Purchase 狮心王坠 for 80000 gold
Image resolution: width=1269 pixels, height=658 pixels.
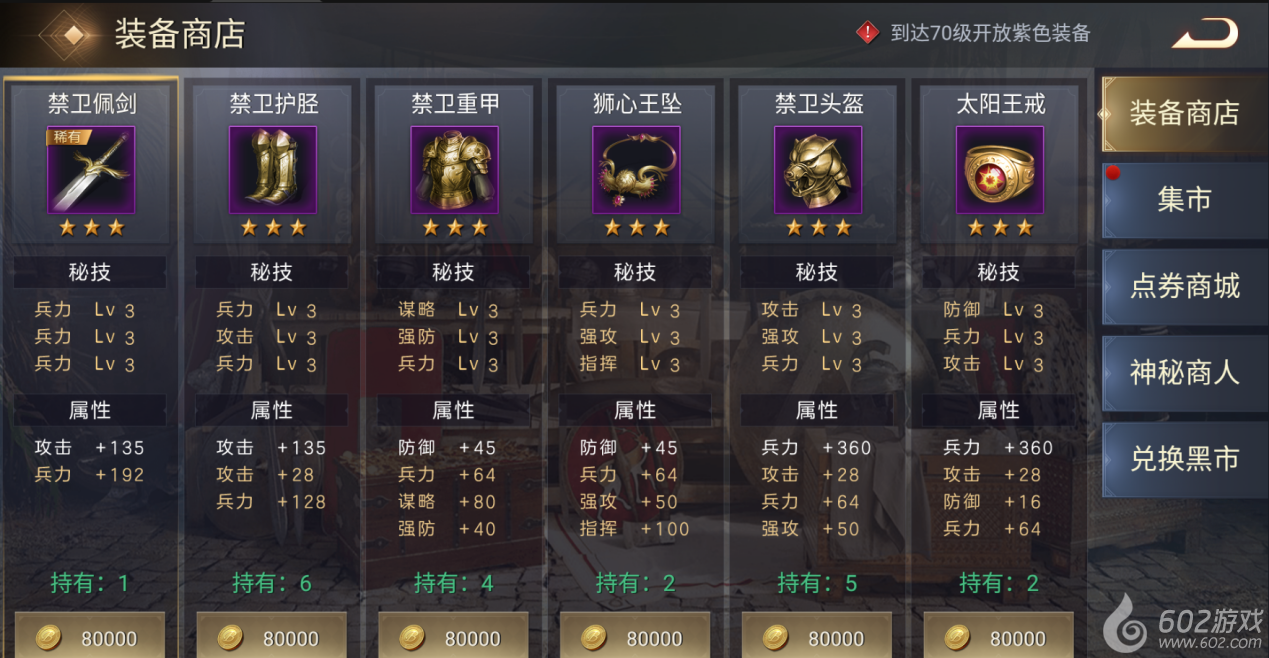(635, 636)
